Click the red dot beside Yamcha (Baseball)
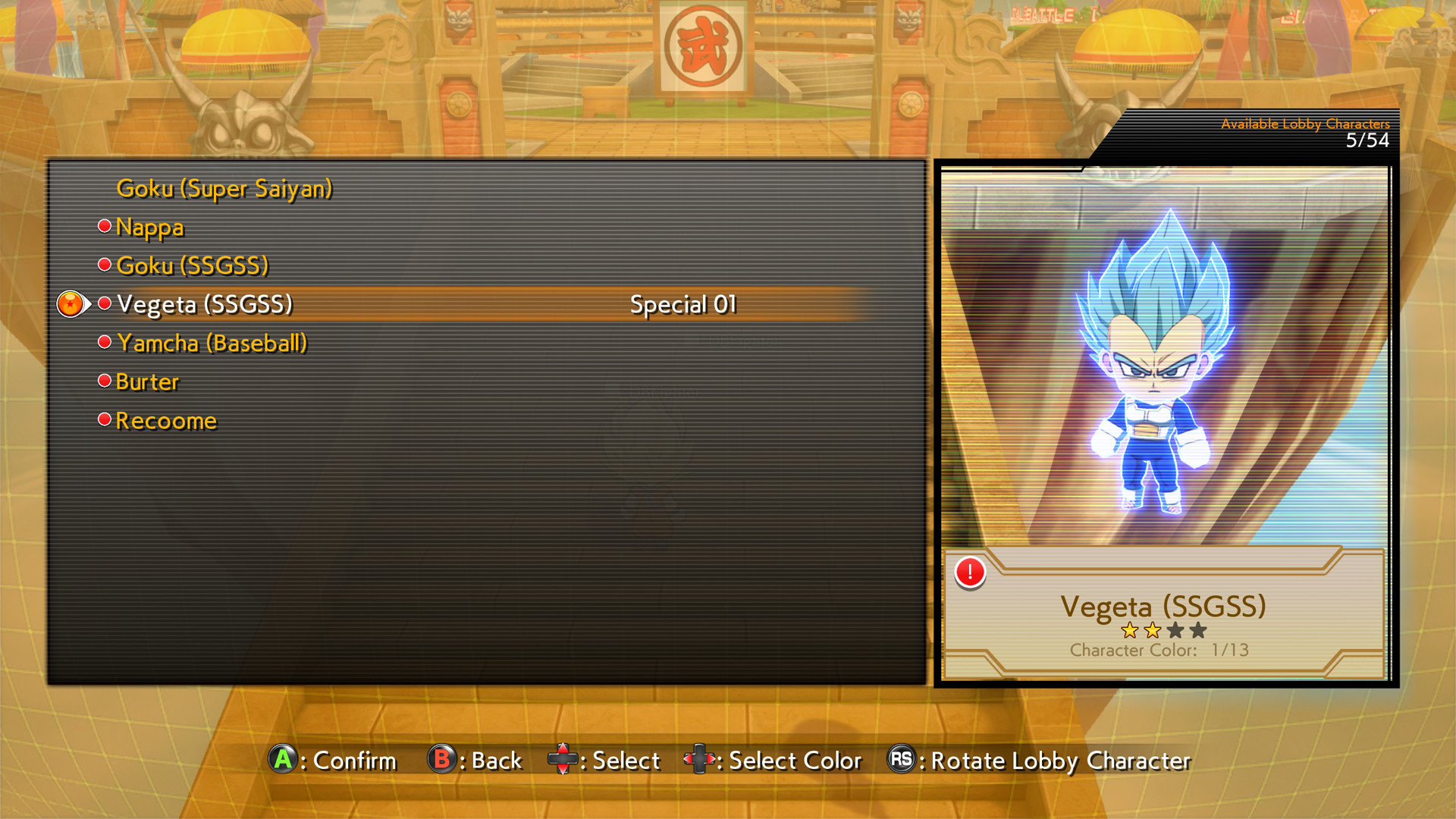This screenshot has height=819, width=1456. pos(104,341)
